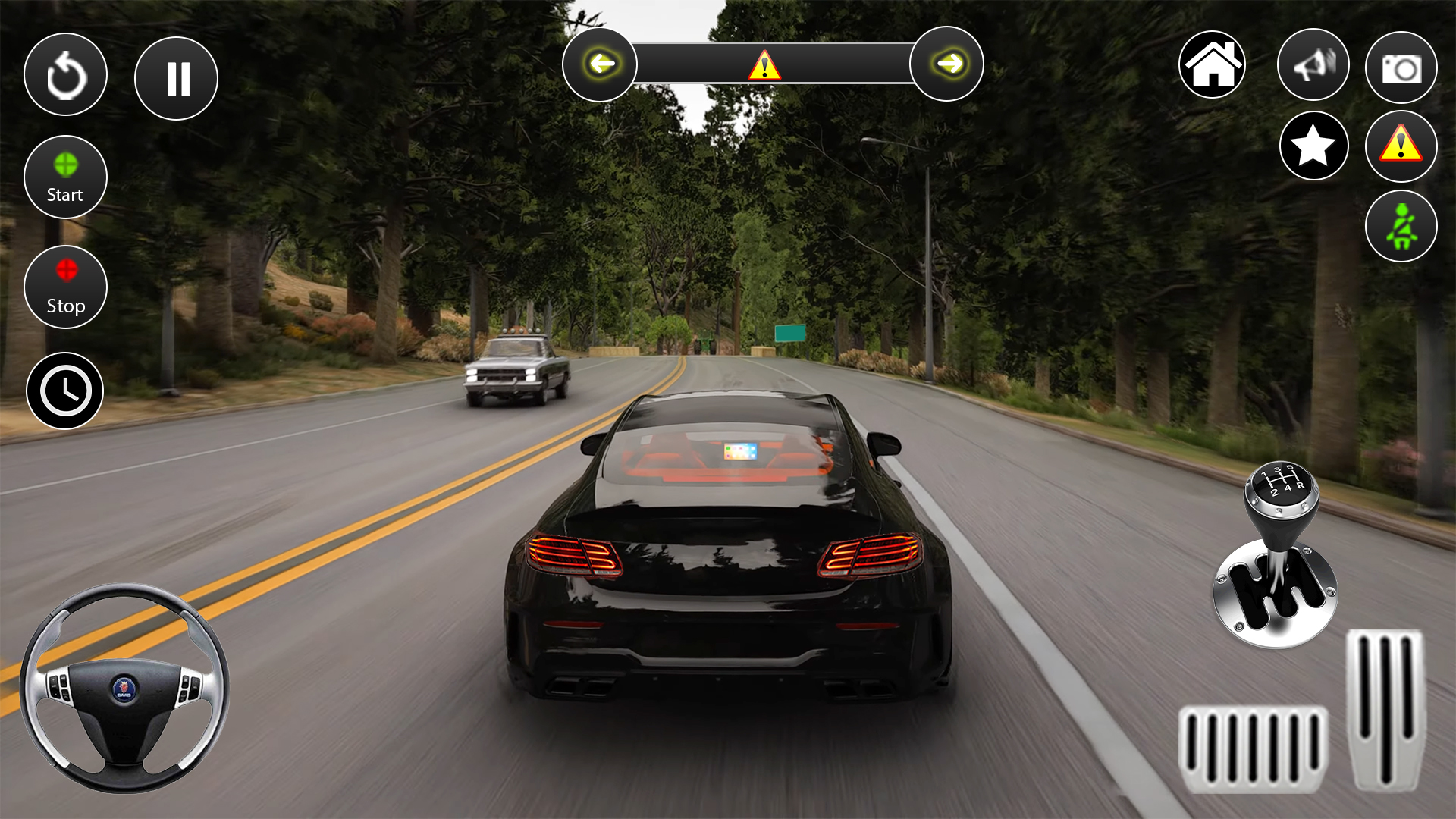Tap the restart level icon

(65, 74)
